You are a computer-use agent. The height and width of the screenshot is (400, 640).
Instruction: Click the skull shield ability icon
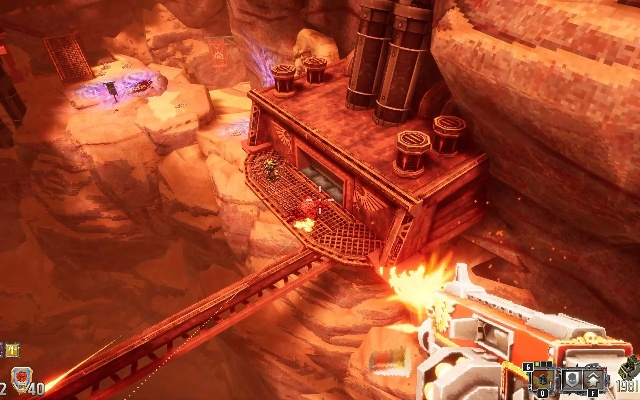pos(570,379)
